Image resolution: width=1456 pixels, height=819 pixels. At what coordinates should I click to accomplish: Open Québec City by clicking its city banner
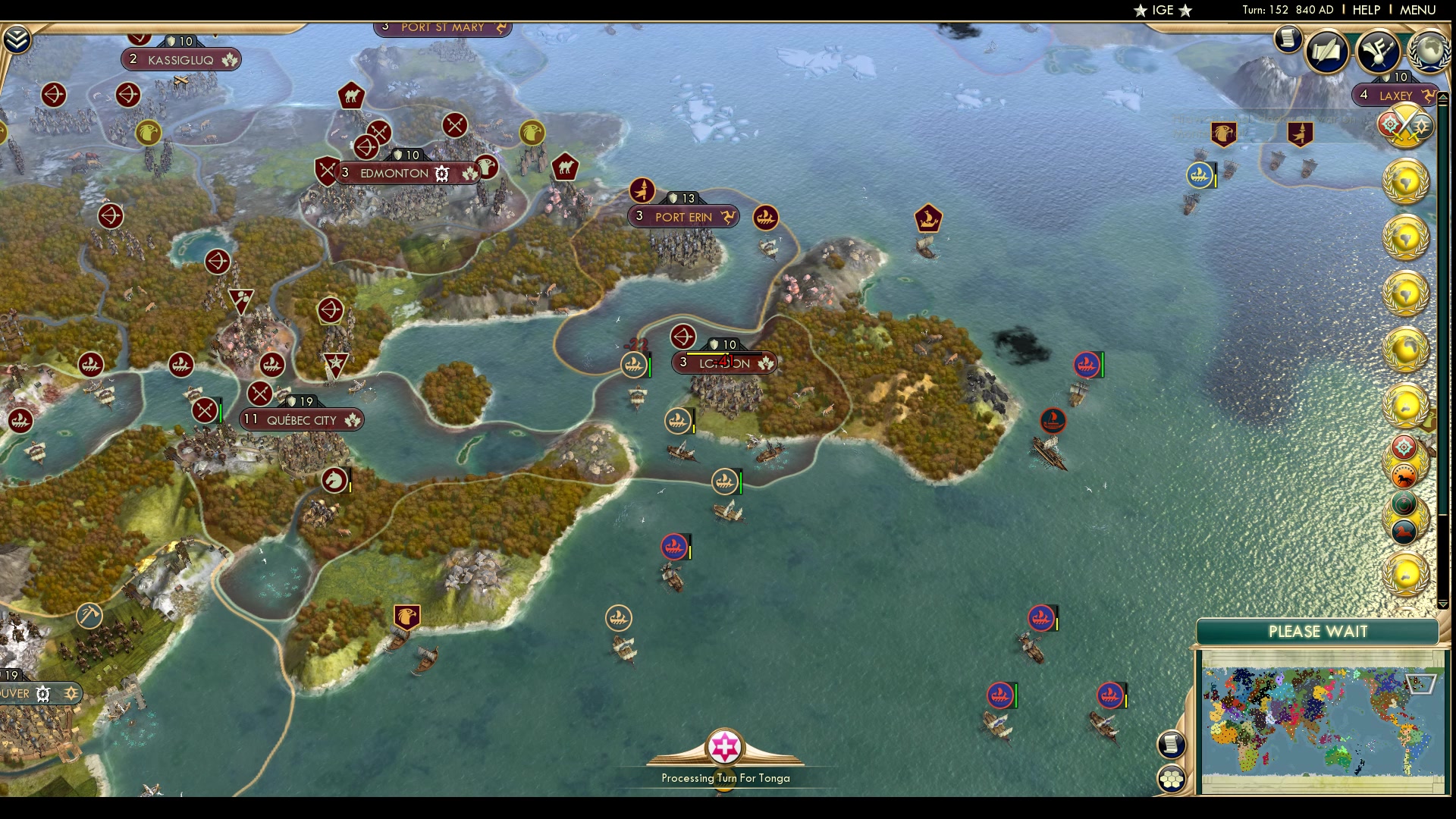302,419
